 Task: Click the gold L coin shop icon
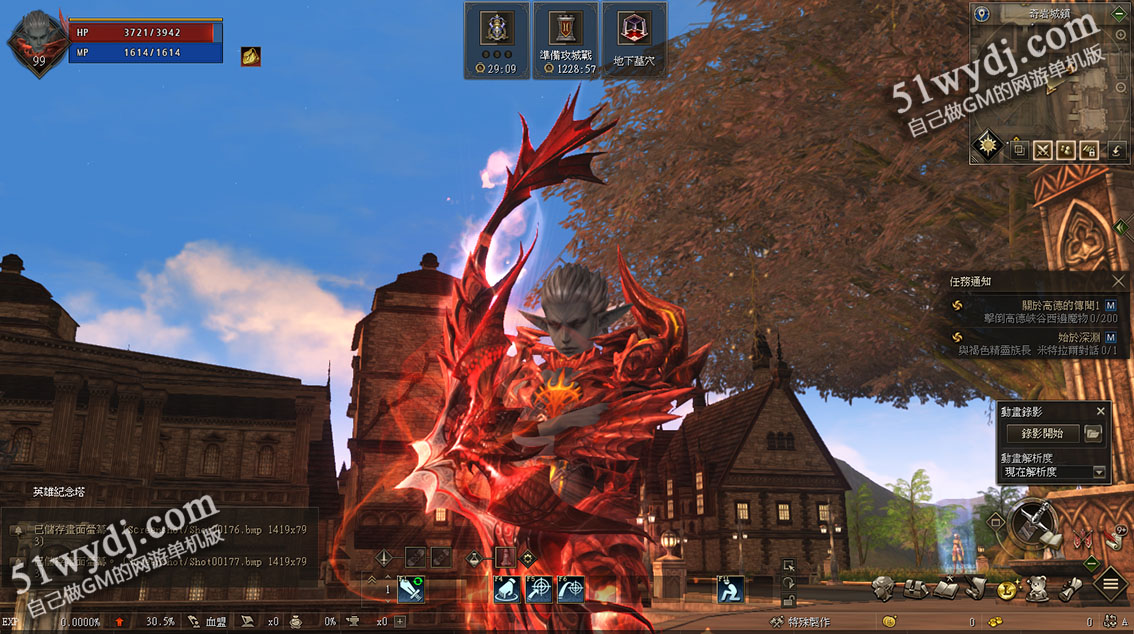[1007, 589]
